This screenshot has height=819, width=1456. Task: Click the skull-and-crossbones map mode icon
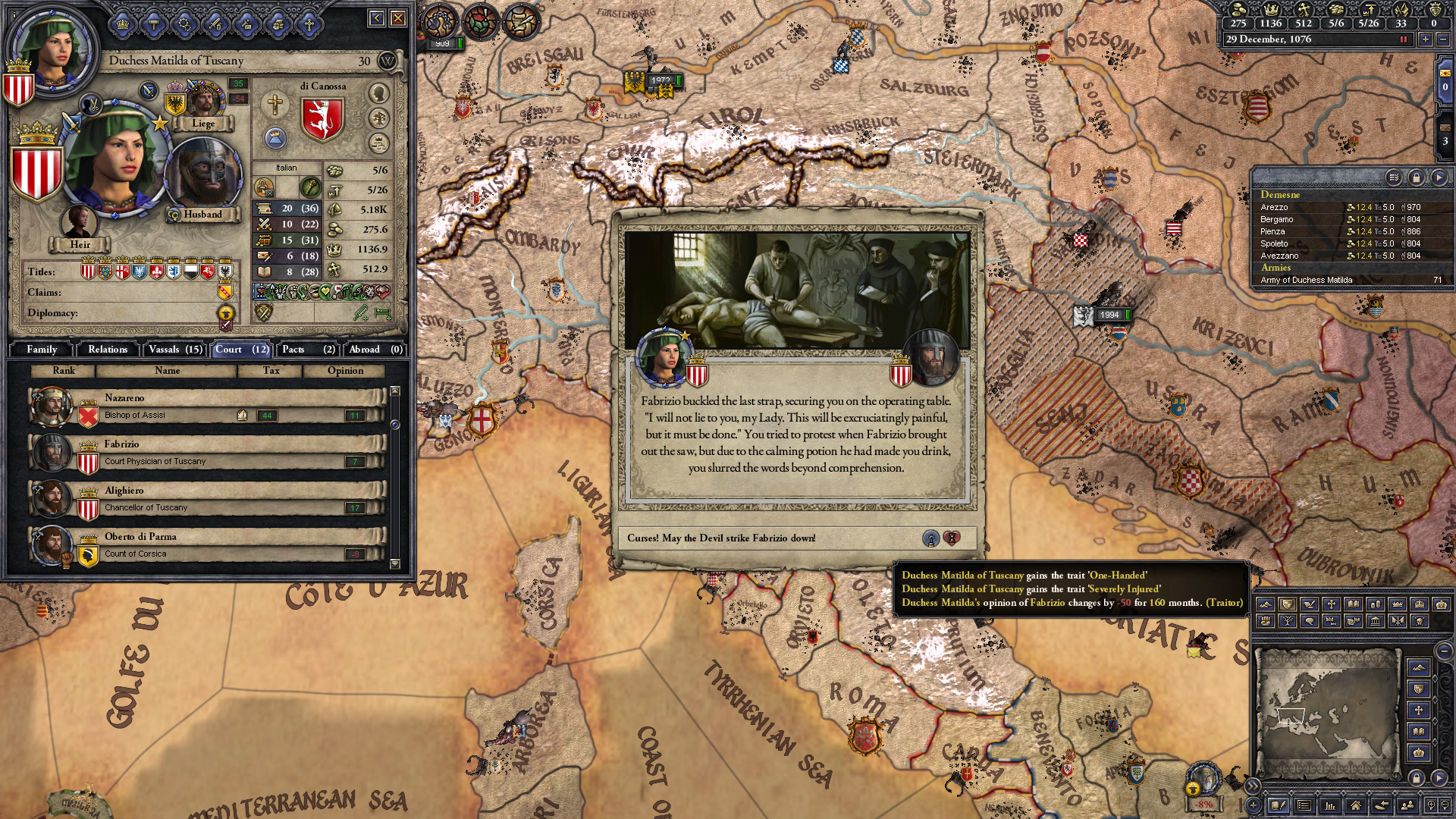click(x=1418, y=621)
